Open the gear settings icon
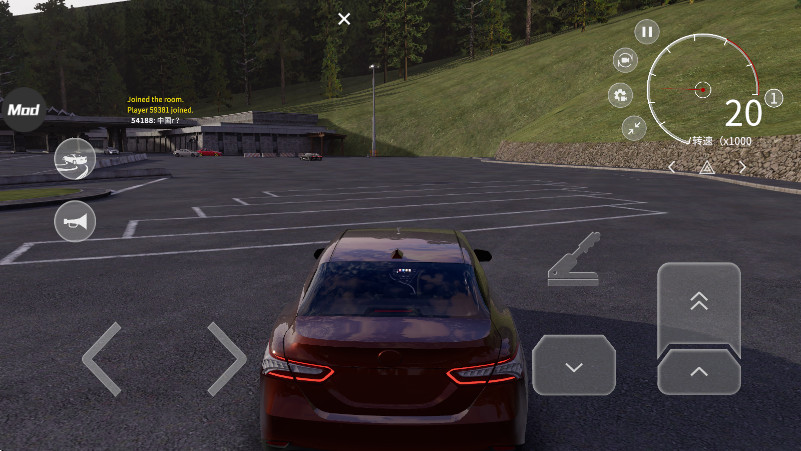 [x=621, y=96]
